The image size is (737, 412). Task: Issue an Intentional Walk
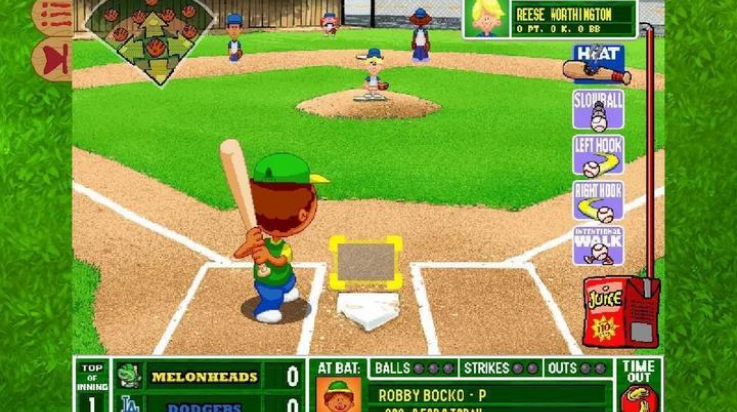click(598, 245)
